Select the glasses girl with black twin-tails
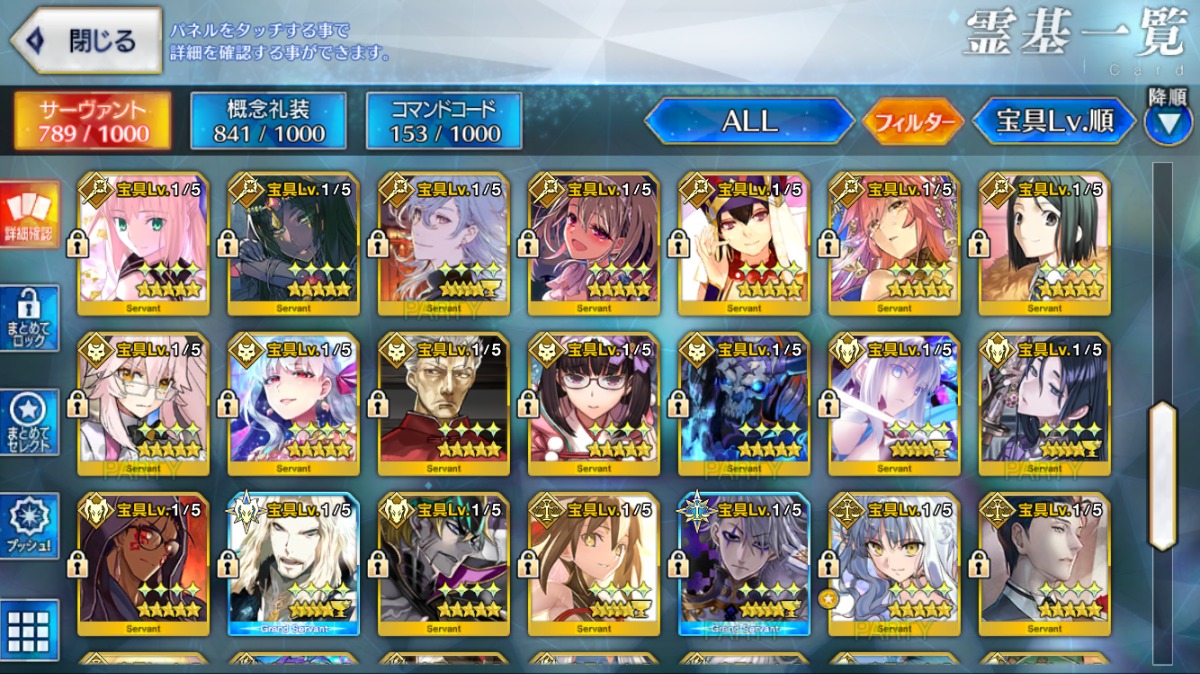This screenshot has width=1200, height=674. [x=593, y=404]
